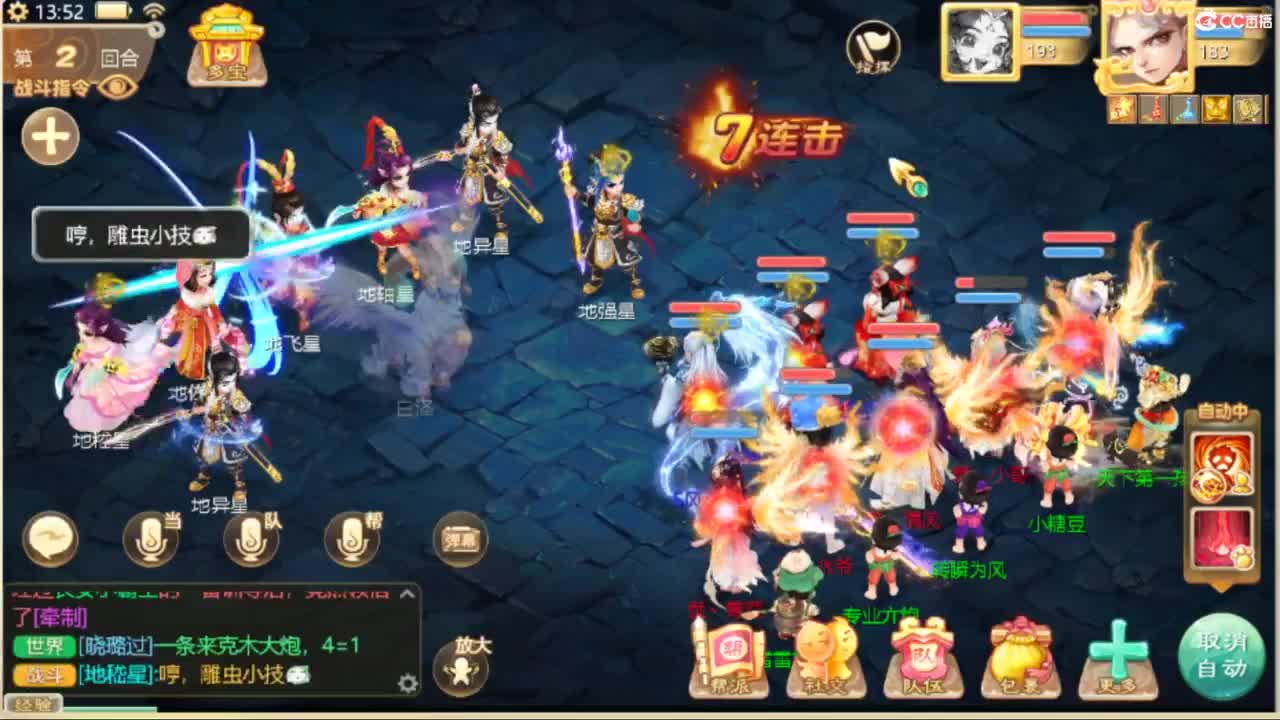The width and height of the screenshot is (1280, 720).
Task: Toggle voice chat on the 帮 channel
Action: click(350, 538)
